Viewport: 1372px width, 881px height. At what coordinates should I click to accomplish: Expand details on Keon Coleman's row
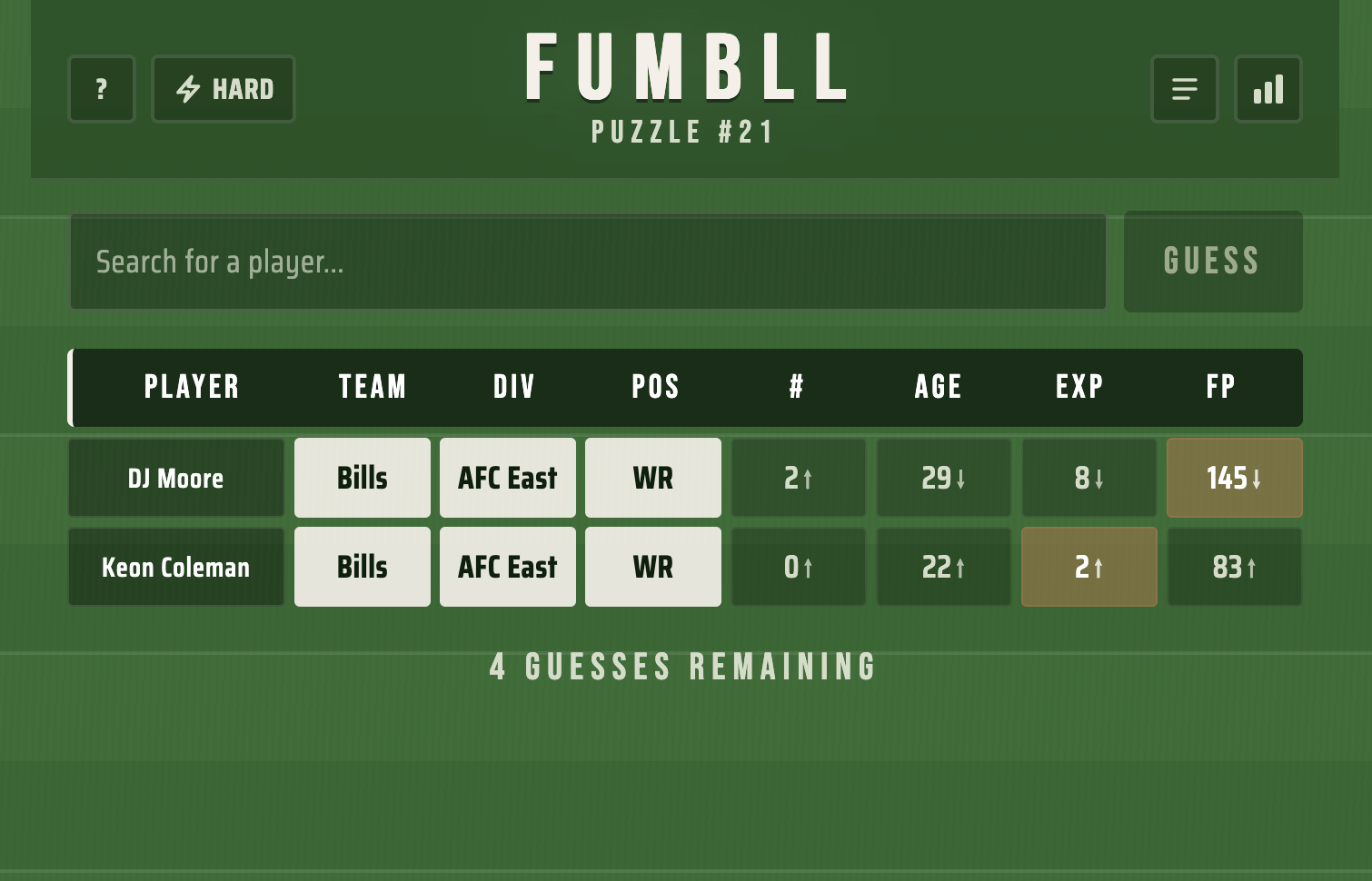click(175, 567)
